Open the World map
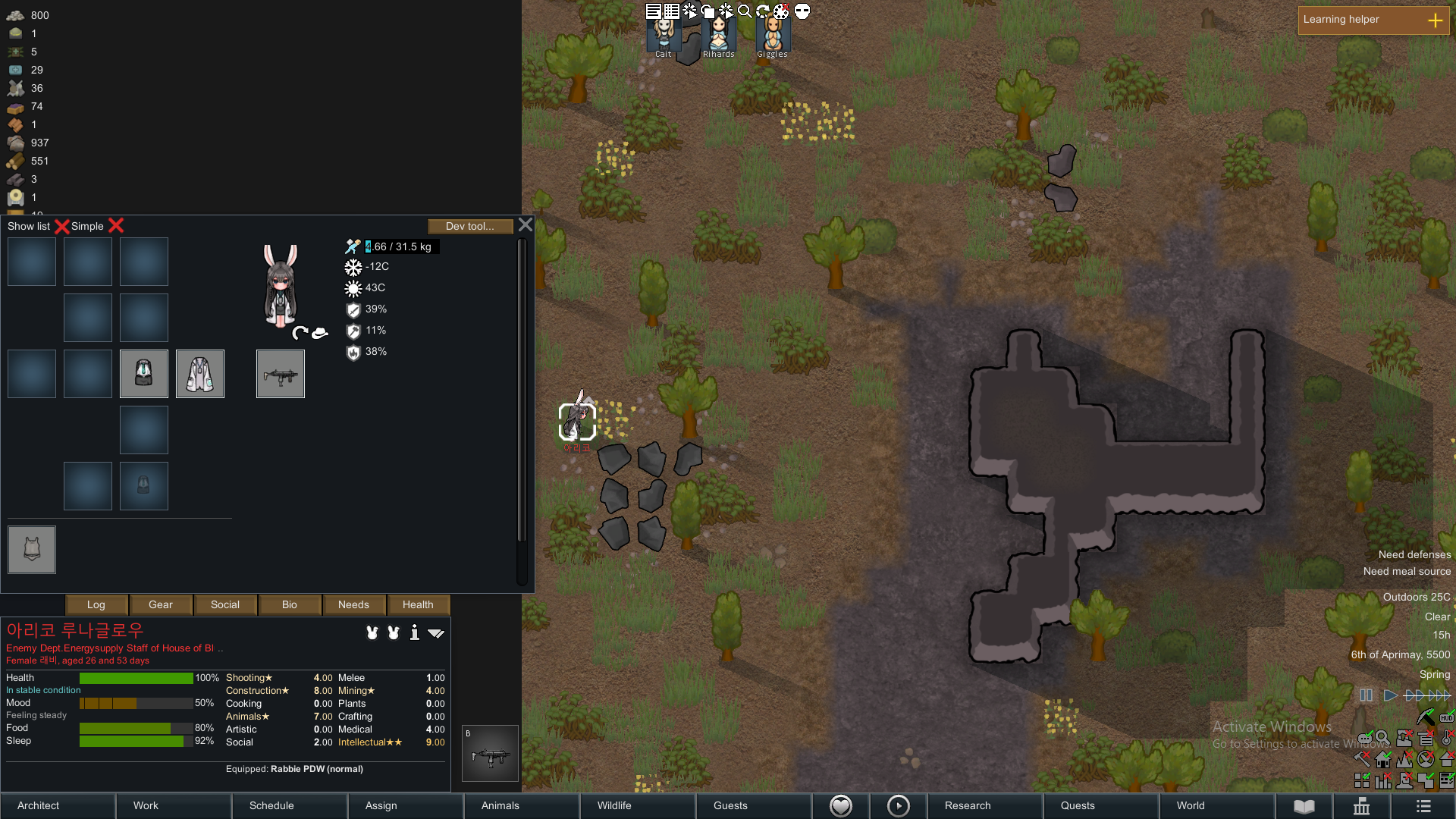 point(1191,805)
